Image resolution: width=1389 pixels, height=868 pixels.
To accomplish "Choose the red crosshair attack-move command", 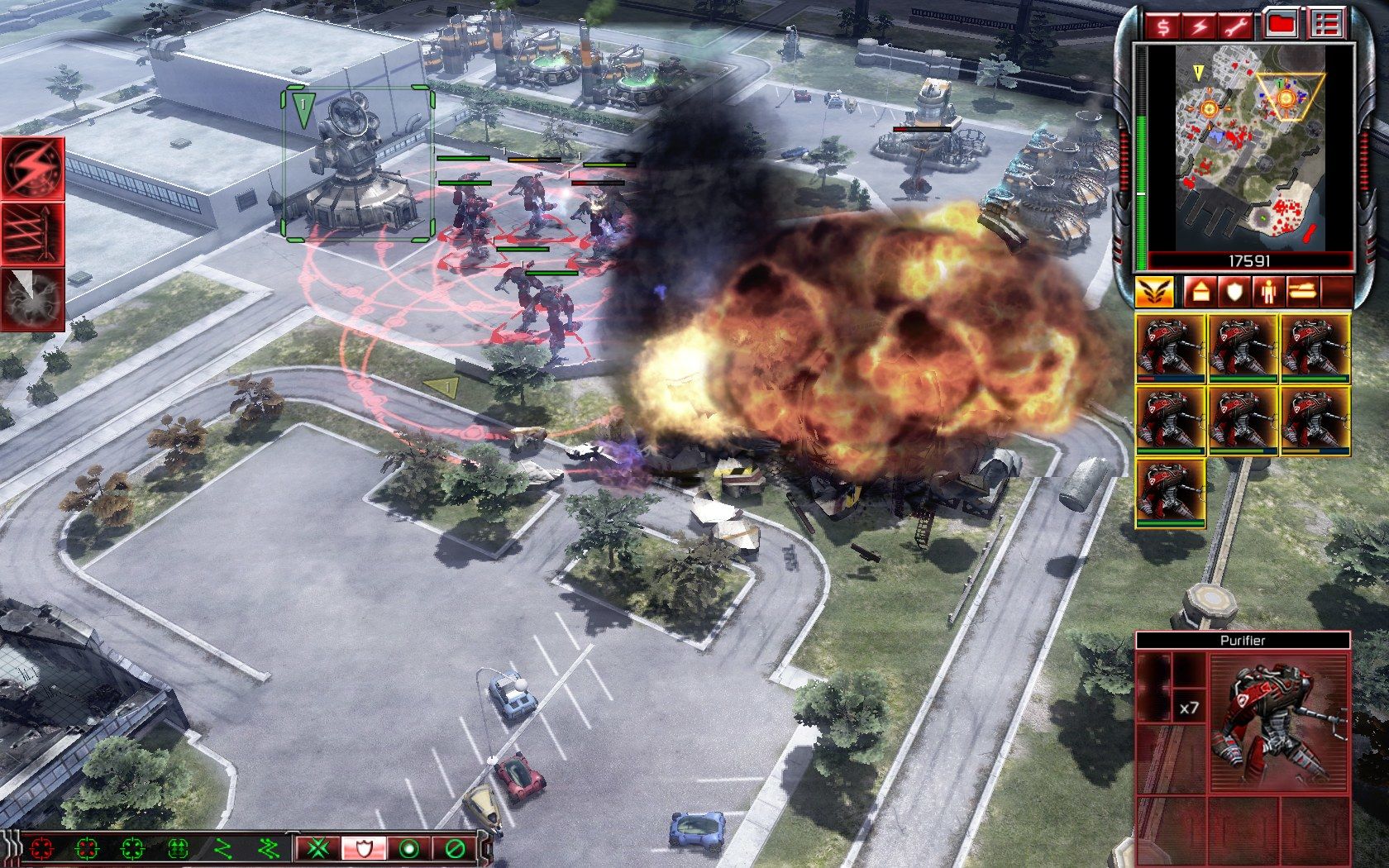I will pos(41,848).
